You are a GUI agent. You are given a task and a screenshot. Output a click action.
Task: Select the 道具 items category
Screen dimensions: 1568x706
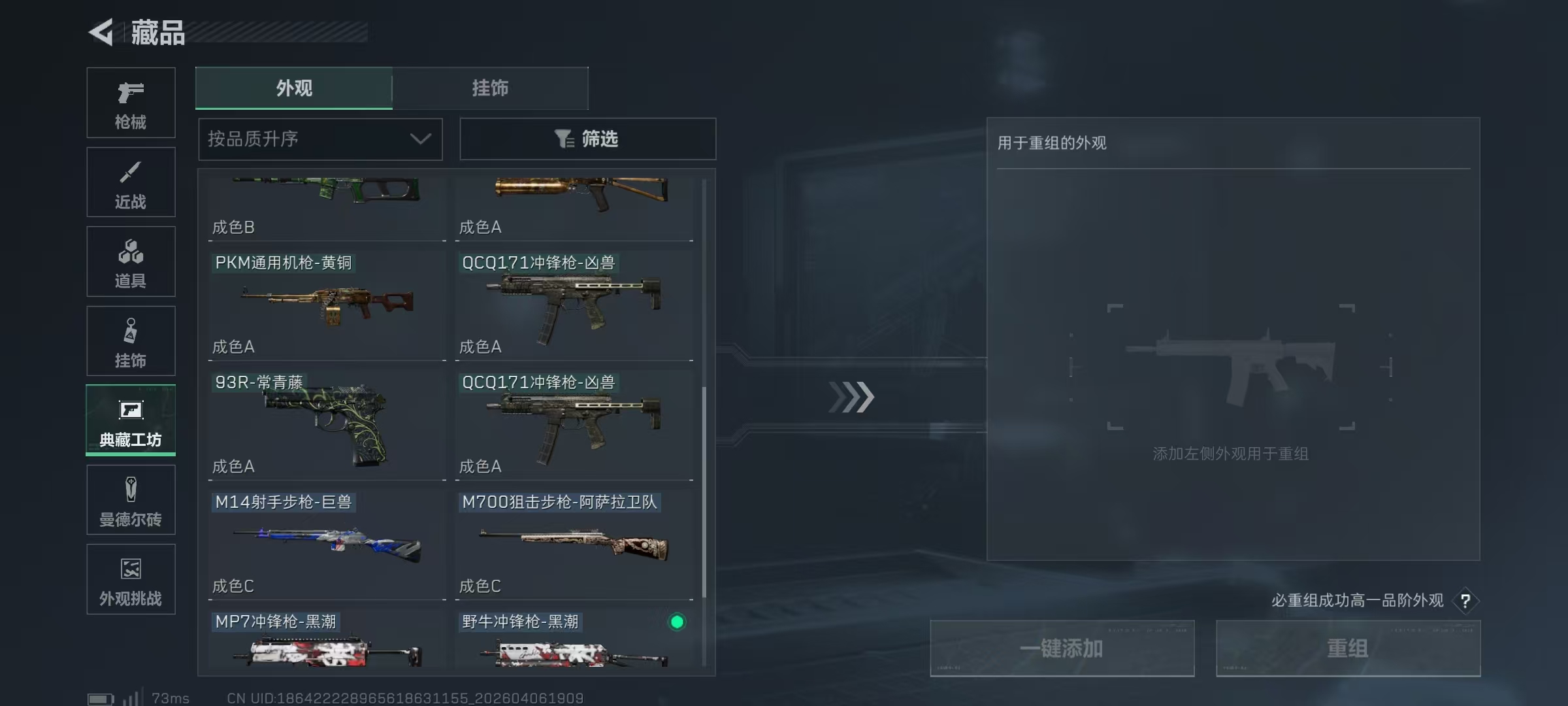tap(130, 261)
